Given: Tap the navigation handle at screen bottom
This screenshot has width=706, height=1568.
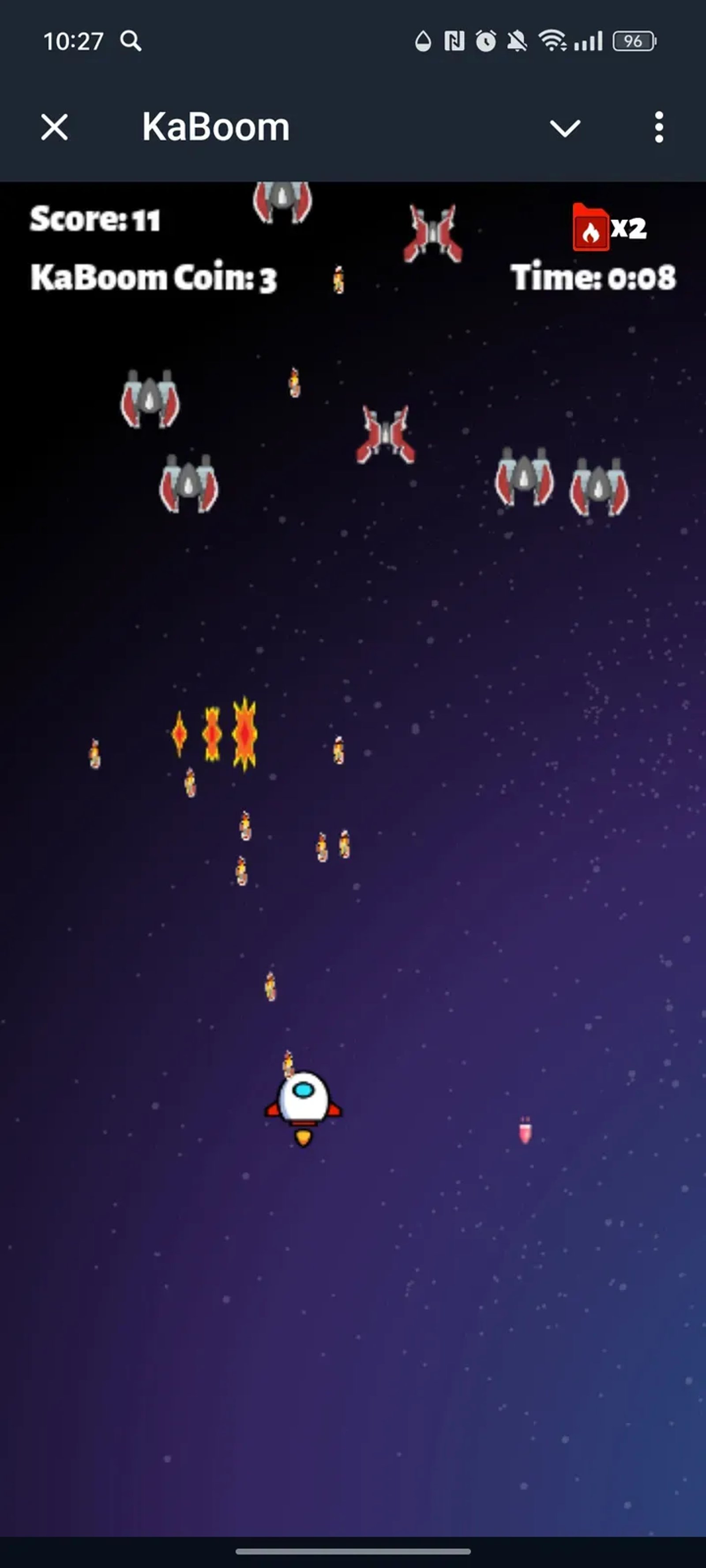Looking at the screenshot, I should (353, 1550).
